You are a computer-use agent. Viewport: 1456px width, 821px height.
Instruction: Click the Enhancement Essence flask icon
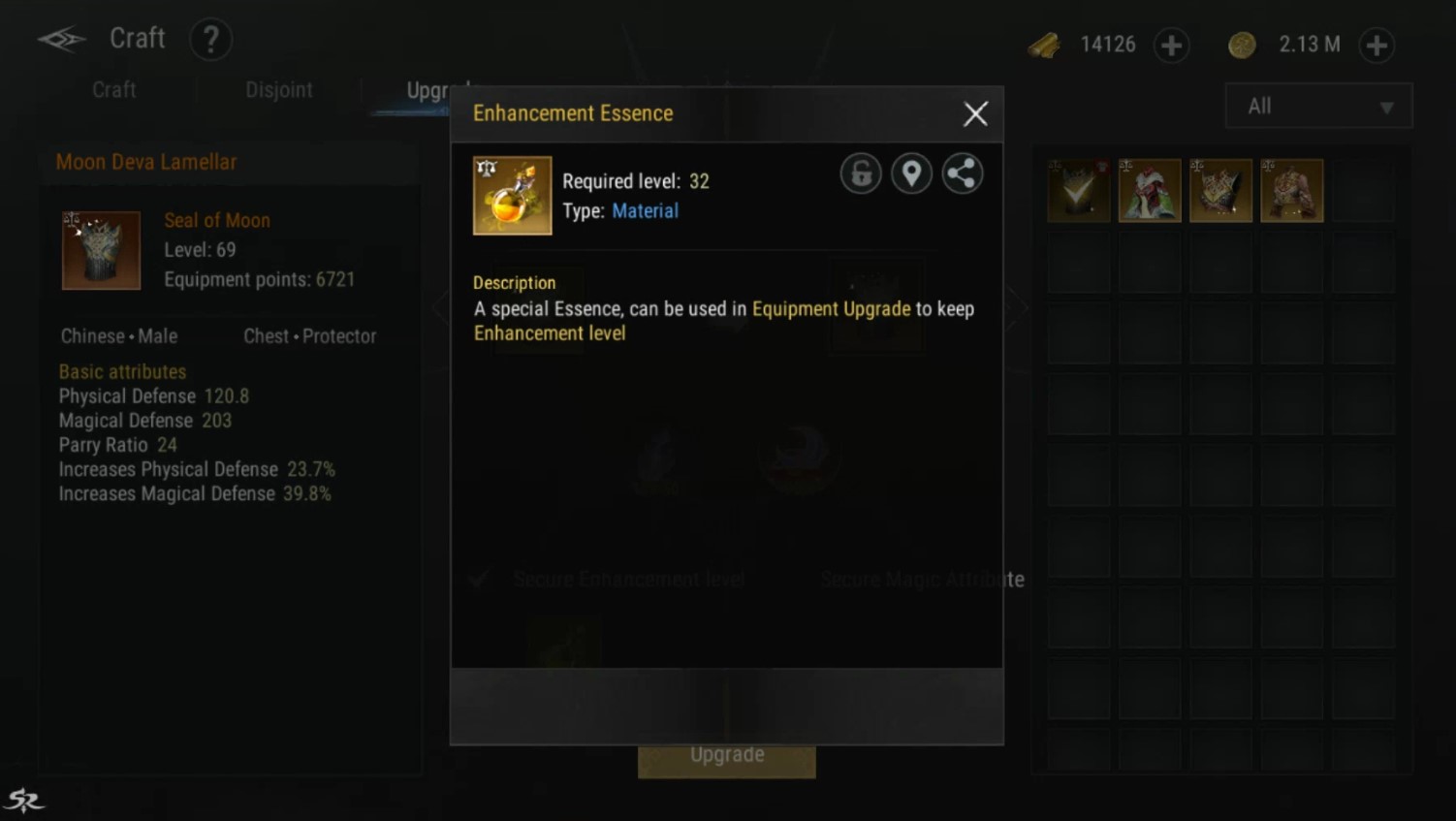512,196
